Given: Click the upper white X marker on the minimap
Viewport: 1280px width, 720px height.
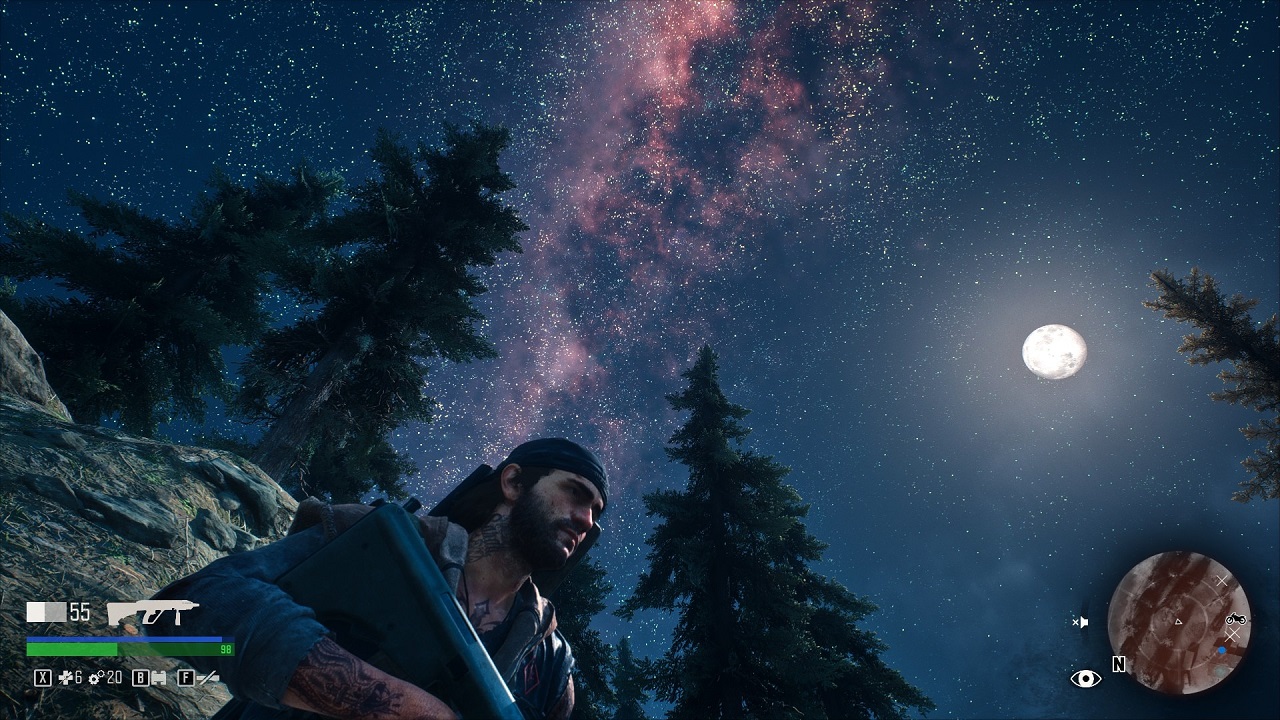Looking at the screenshot, I should [x=1222, y=580].
